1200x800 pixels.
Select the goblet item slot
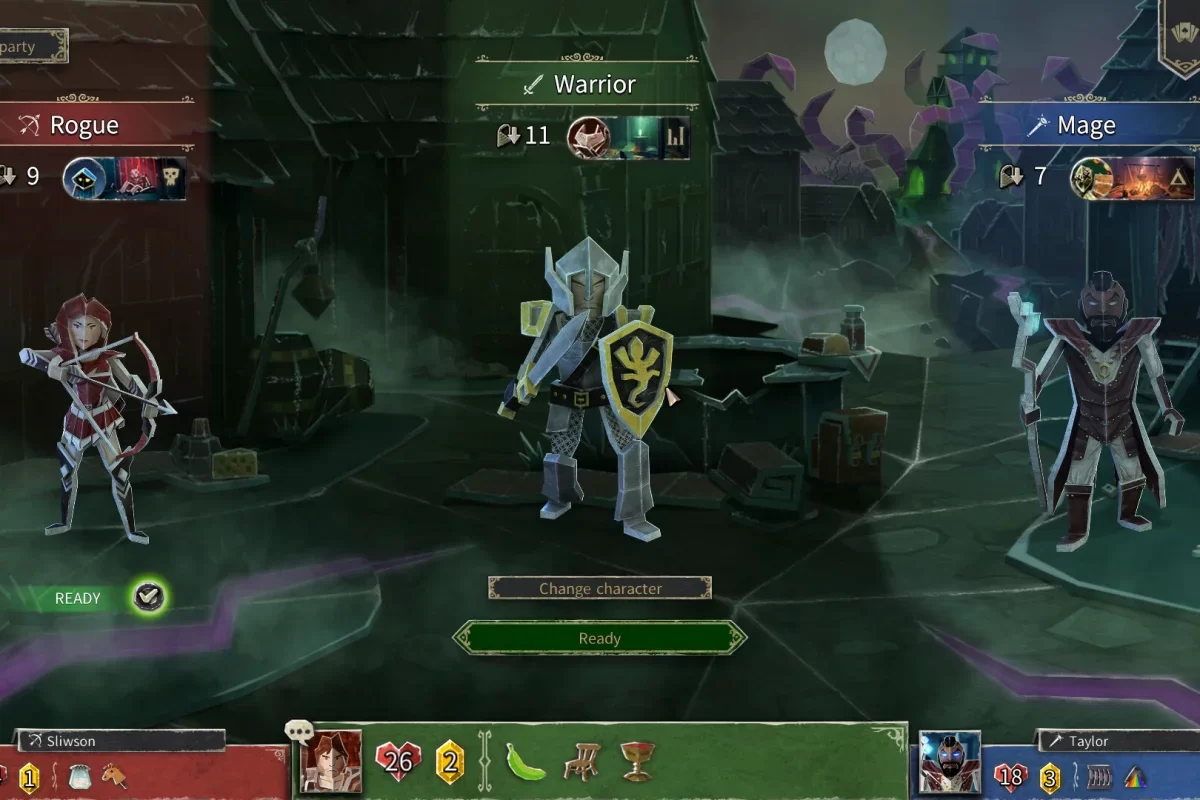tap(637, 761)
